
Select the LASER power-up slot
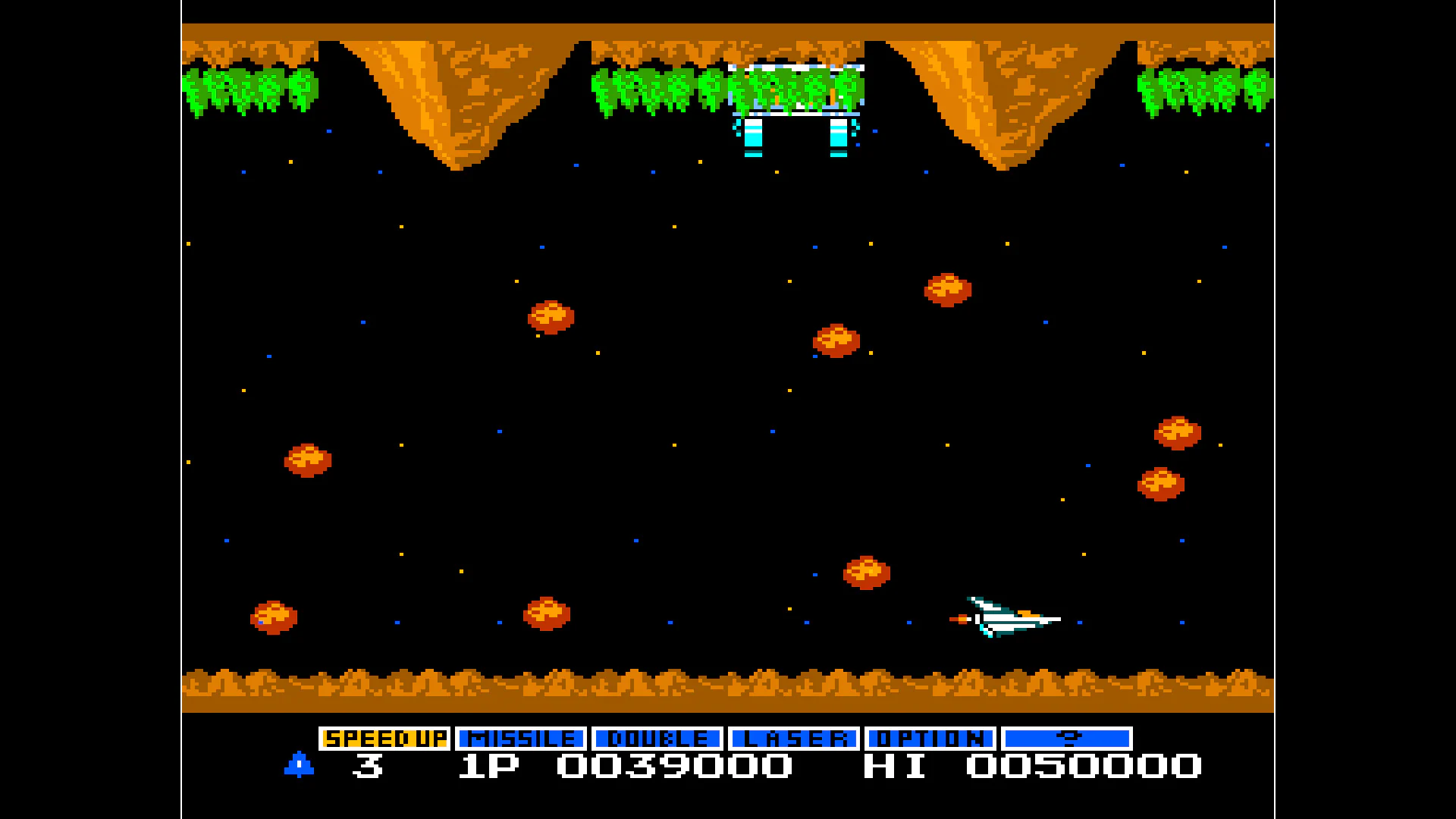(x=793, y=737)
